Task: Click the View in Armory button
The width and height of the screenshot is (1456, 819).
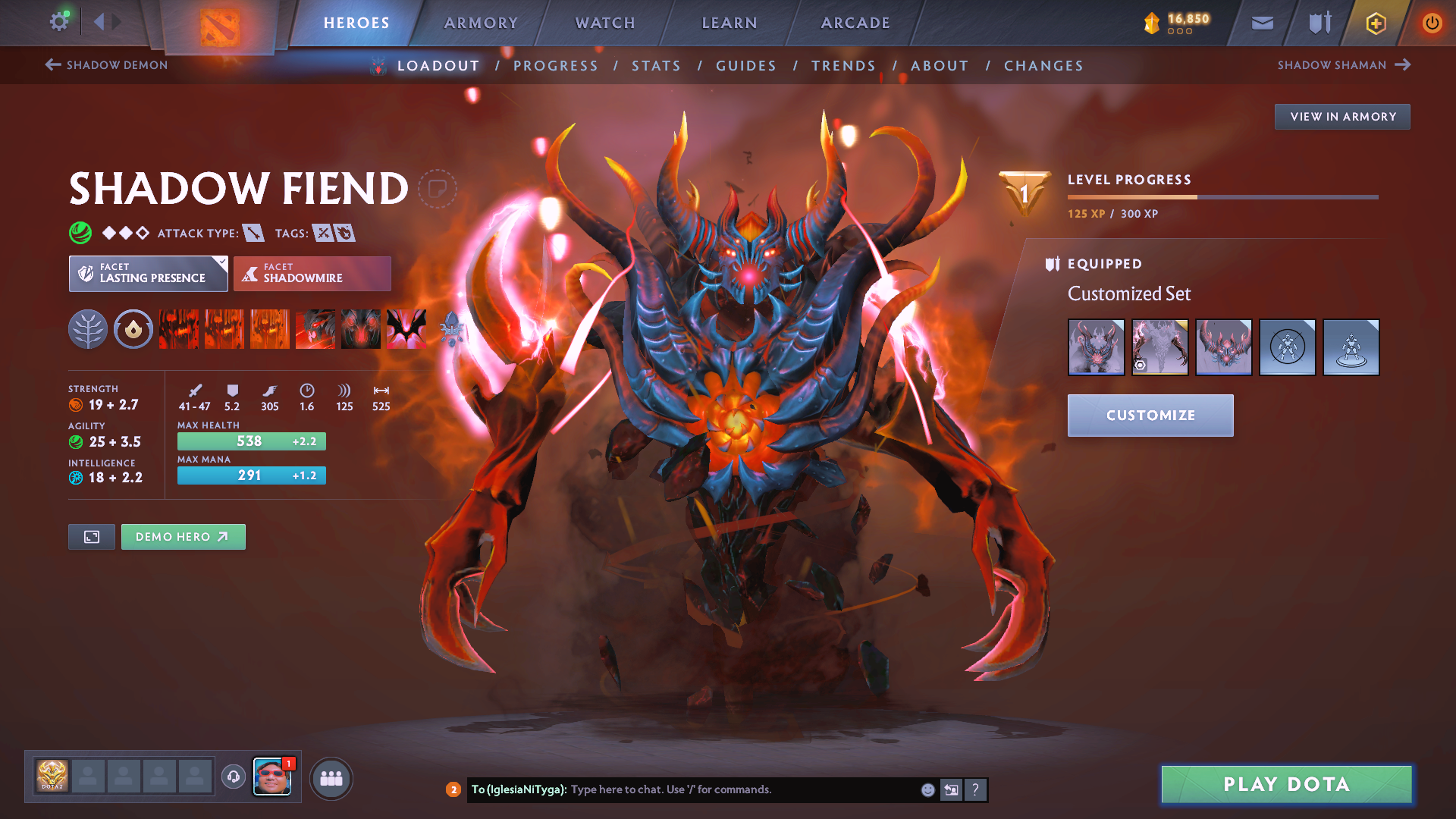Action: pyautogui.click(x=1342, y=117)
